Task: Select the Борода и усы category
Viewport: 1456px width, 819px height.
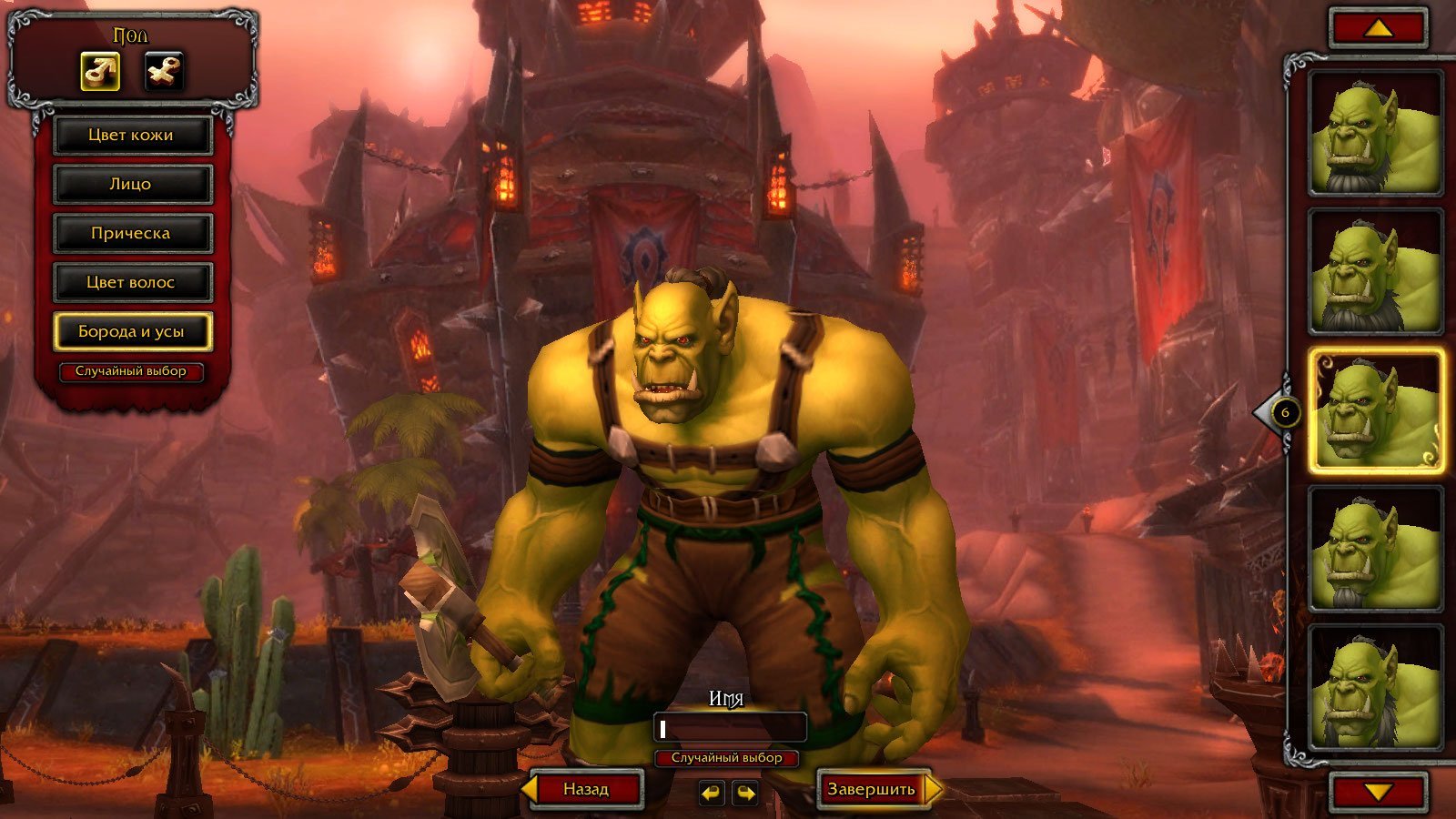Action: click(132, 332)
